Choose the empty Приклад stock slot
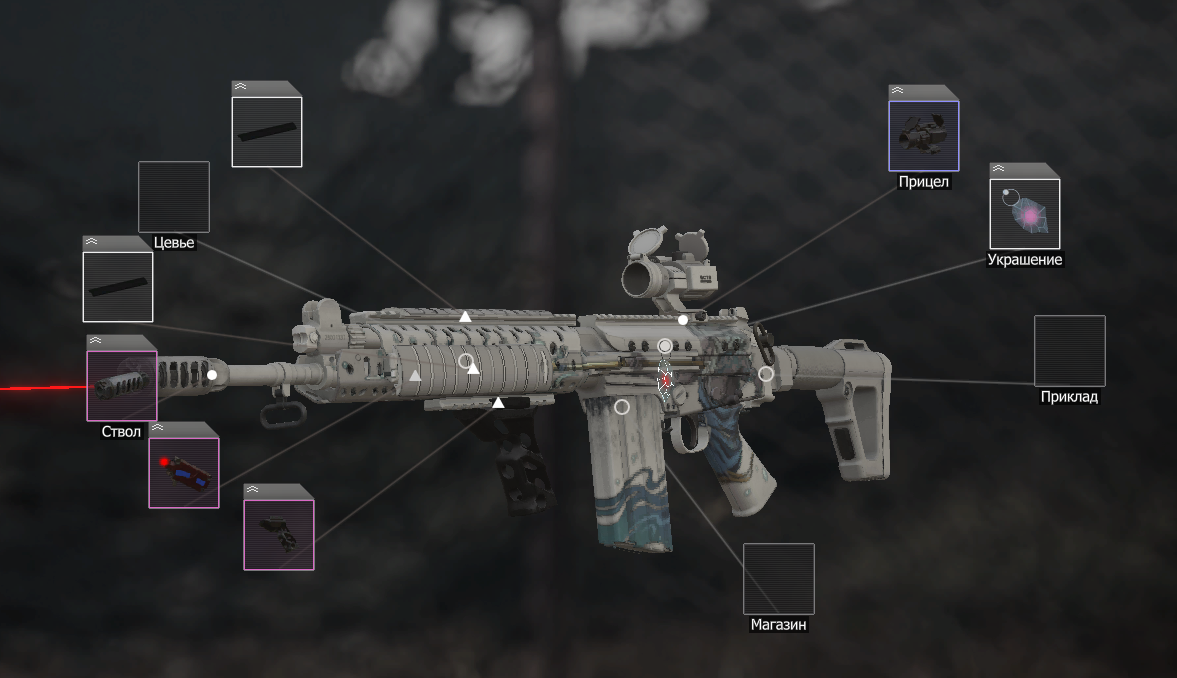This screenshot has width=1177, height=678. click(1069, 351)
